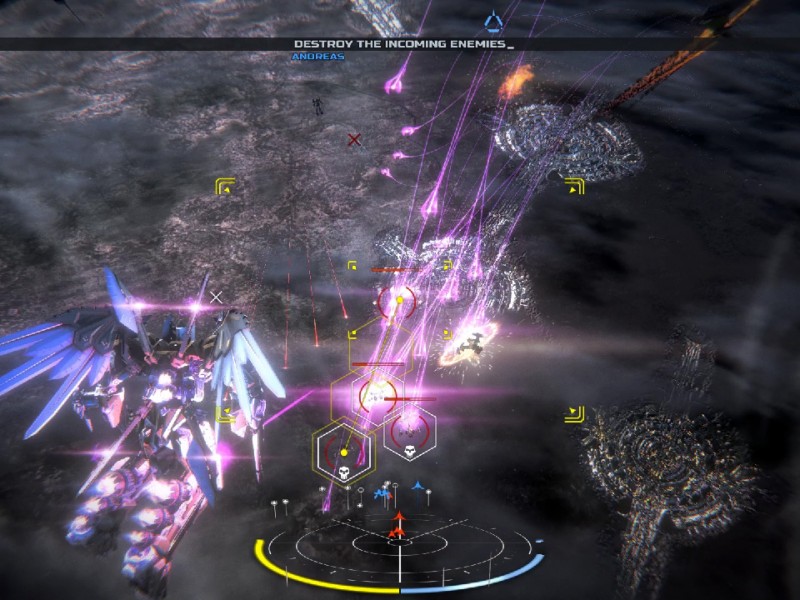Click the red X target marker
800x600 pixels.
353,140
